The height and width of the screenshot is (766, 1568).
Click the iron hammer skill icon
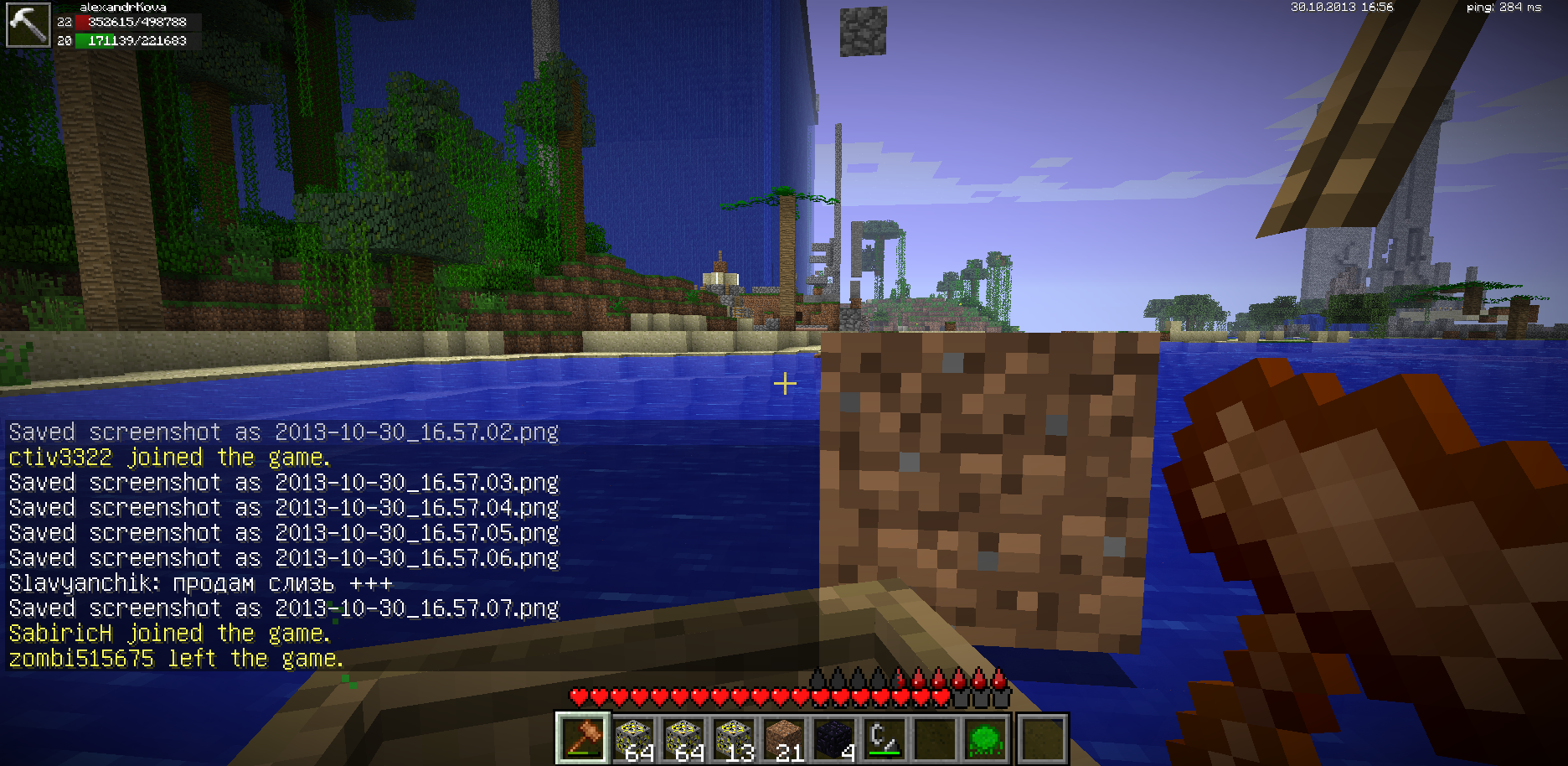(28, 25)
